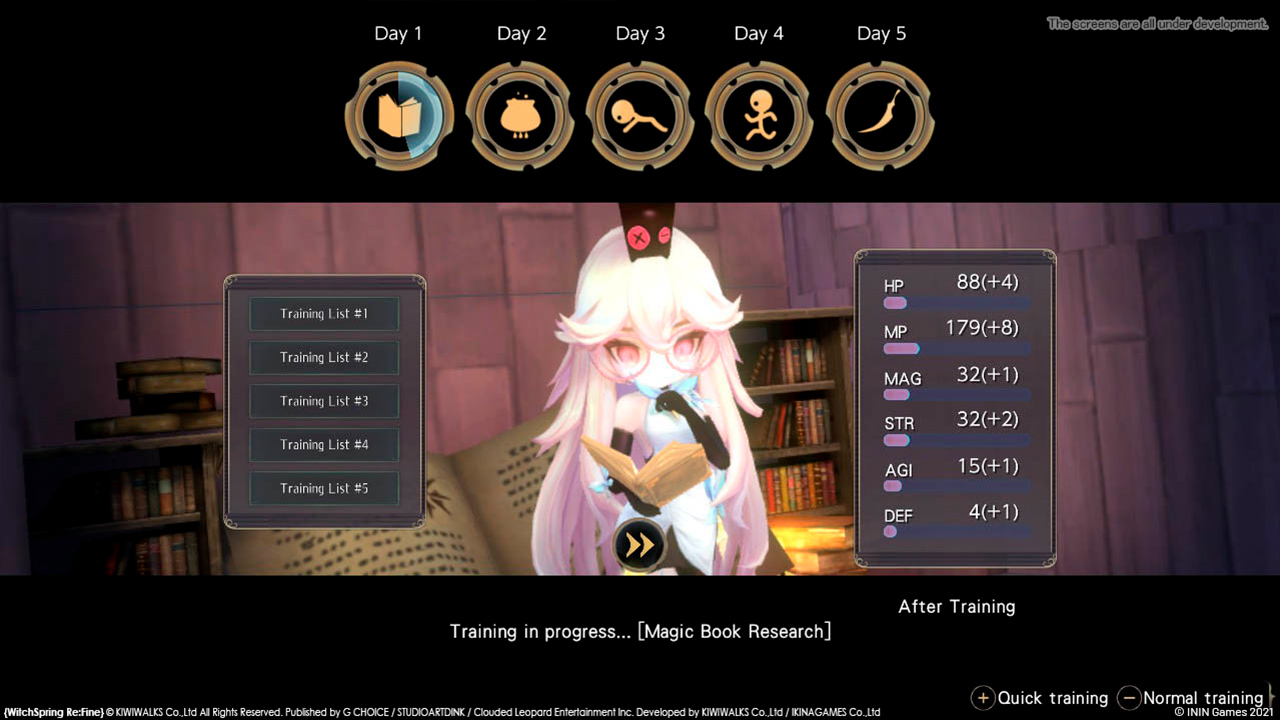
Task: Select Training List #1
Action: tap(323, 313)
